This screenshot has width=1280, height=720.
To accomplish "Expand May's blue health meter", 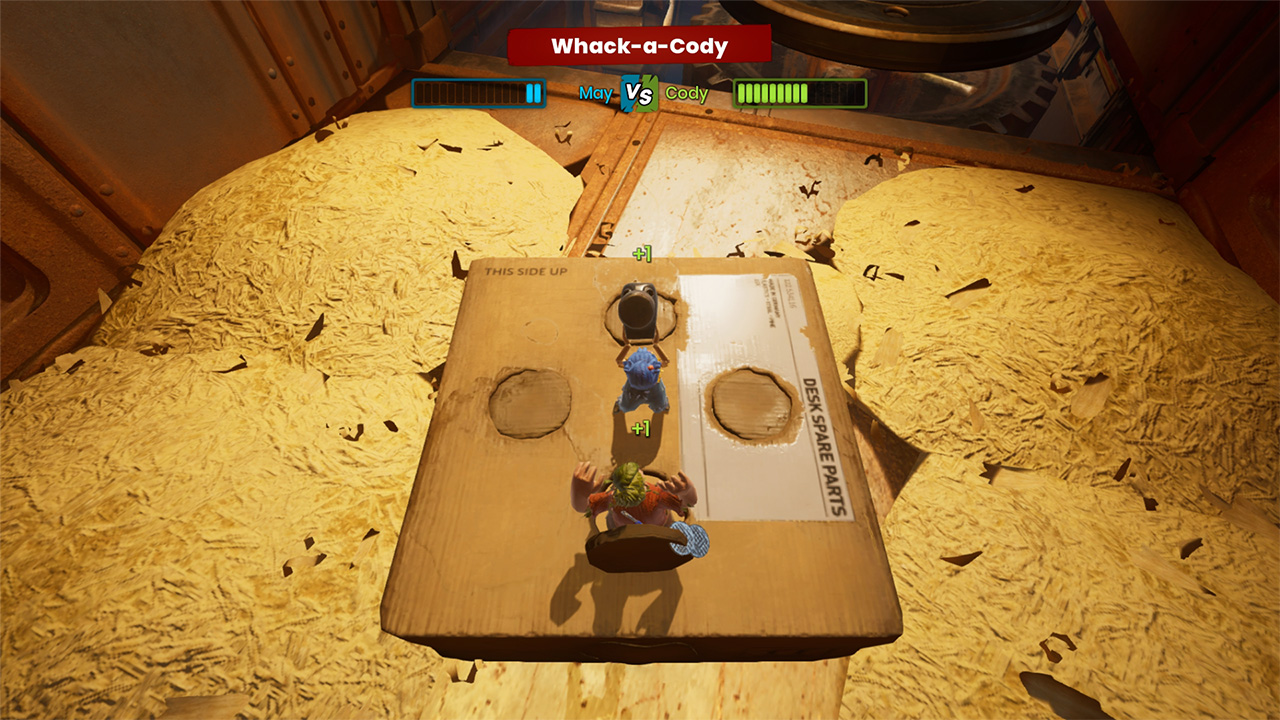I will click(x=477, y=93).
